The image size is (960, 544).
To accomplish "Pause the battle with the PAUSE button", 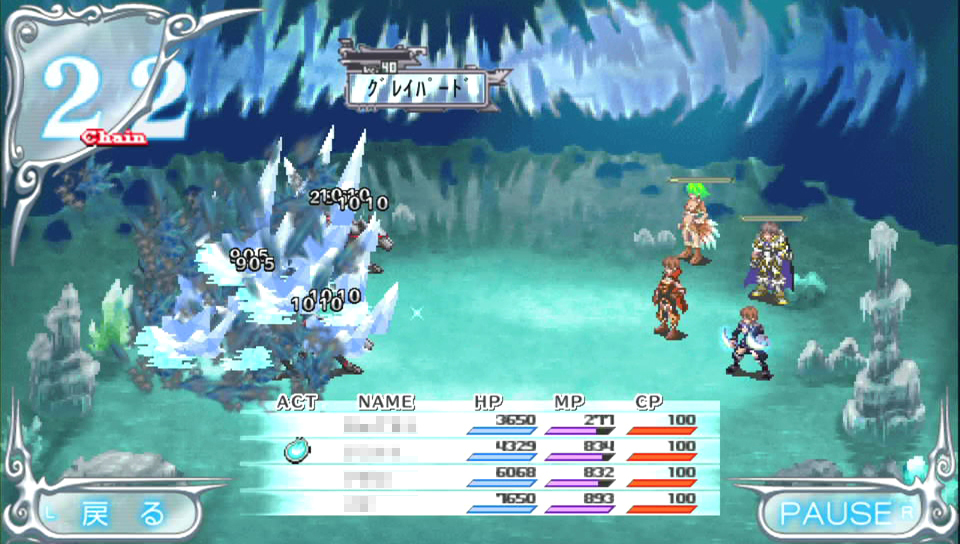I will [x=838, y=514].
